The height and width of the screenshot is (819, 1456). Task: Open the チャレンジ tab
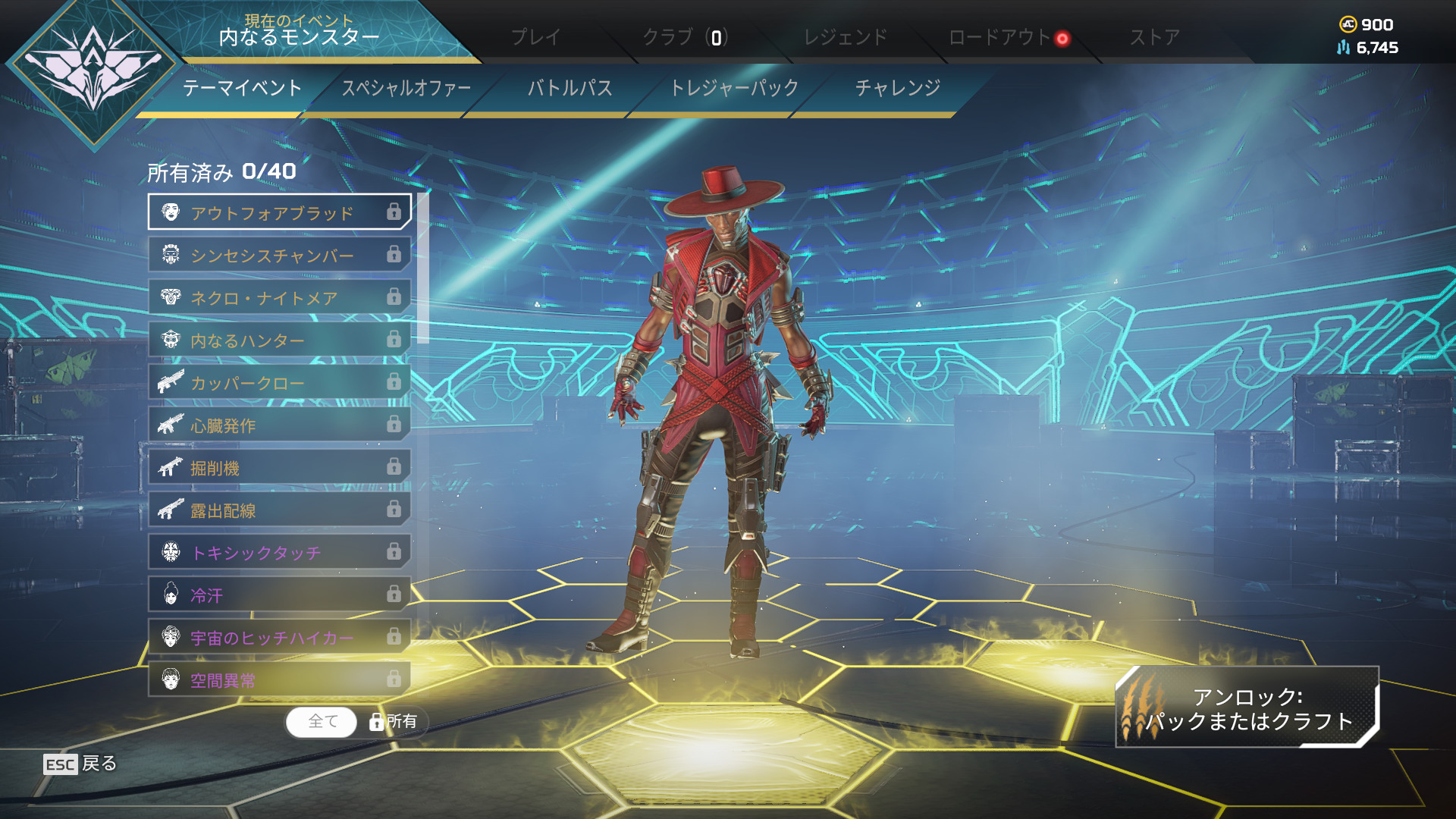point(898,88)
